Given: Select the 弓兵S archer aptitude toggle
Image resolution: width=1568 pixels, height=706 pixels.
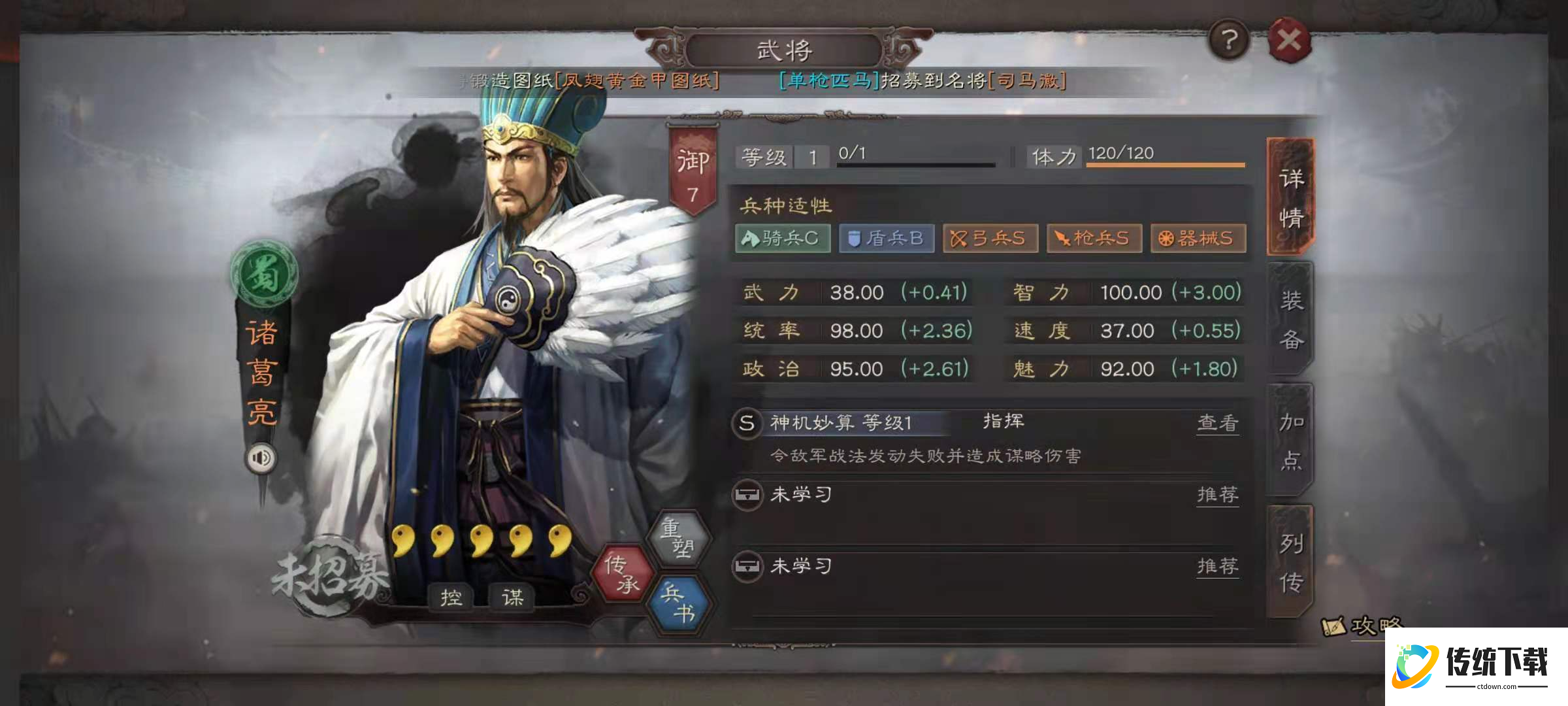Looking at the screenshot, I should point(990,239).
